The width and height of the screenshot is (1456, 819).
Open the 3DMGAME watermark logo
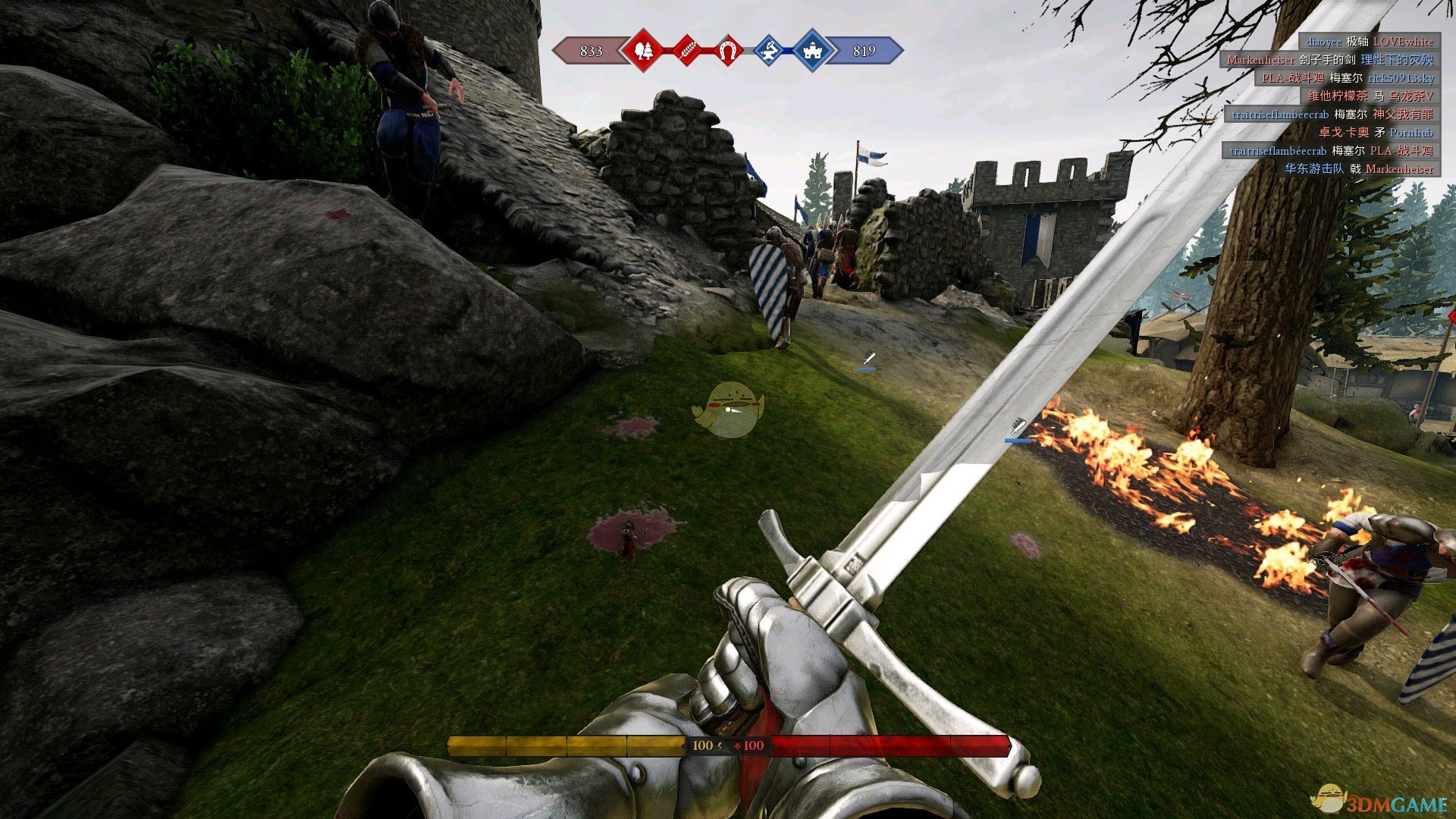pos(1380,801)
